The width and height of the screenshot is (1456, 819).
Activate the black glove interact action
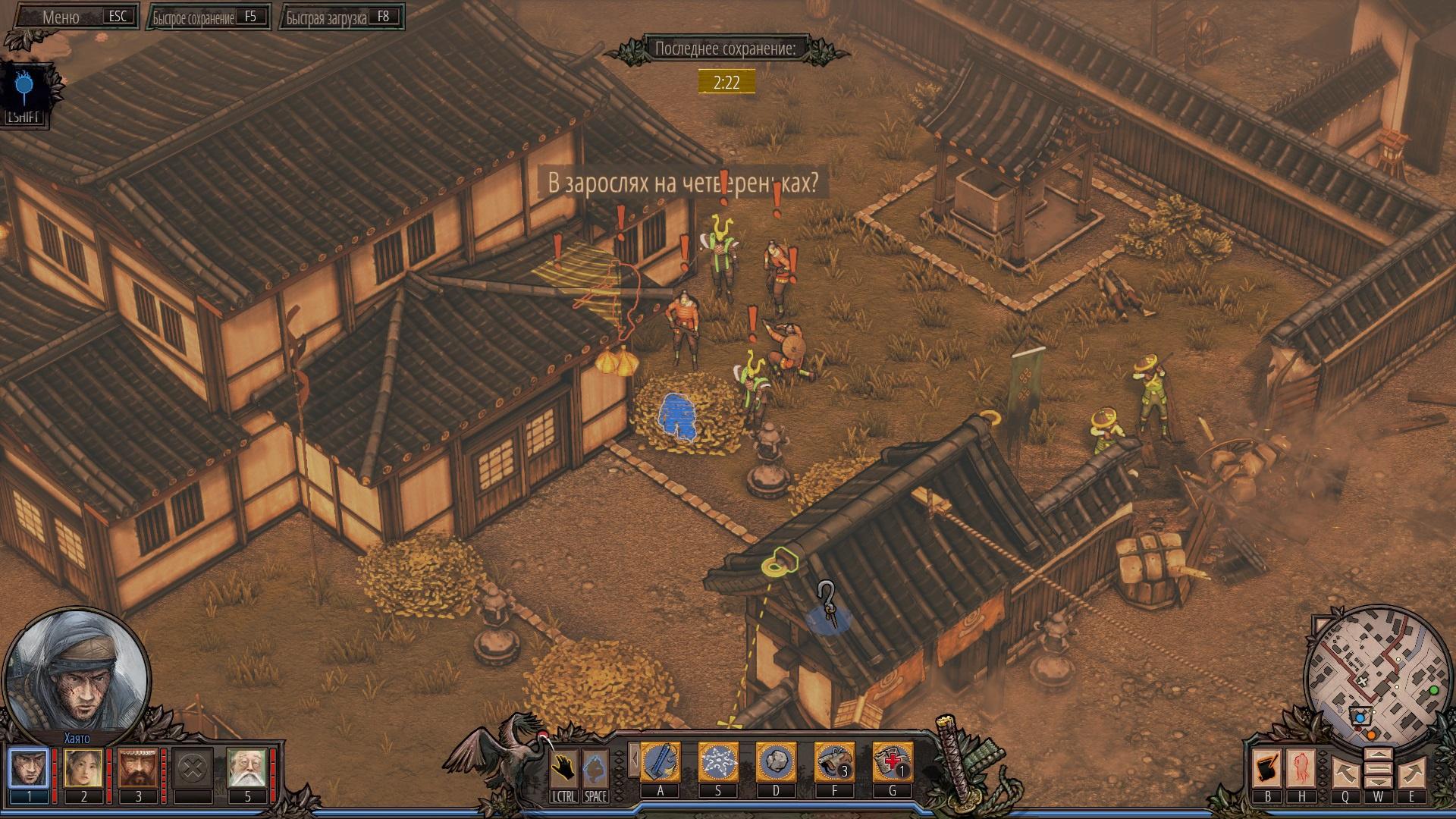point(563,768)
